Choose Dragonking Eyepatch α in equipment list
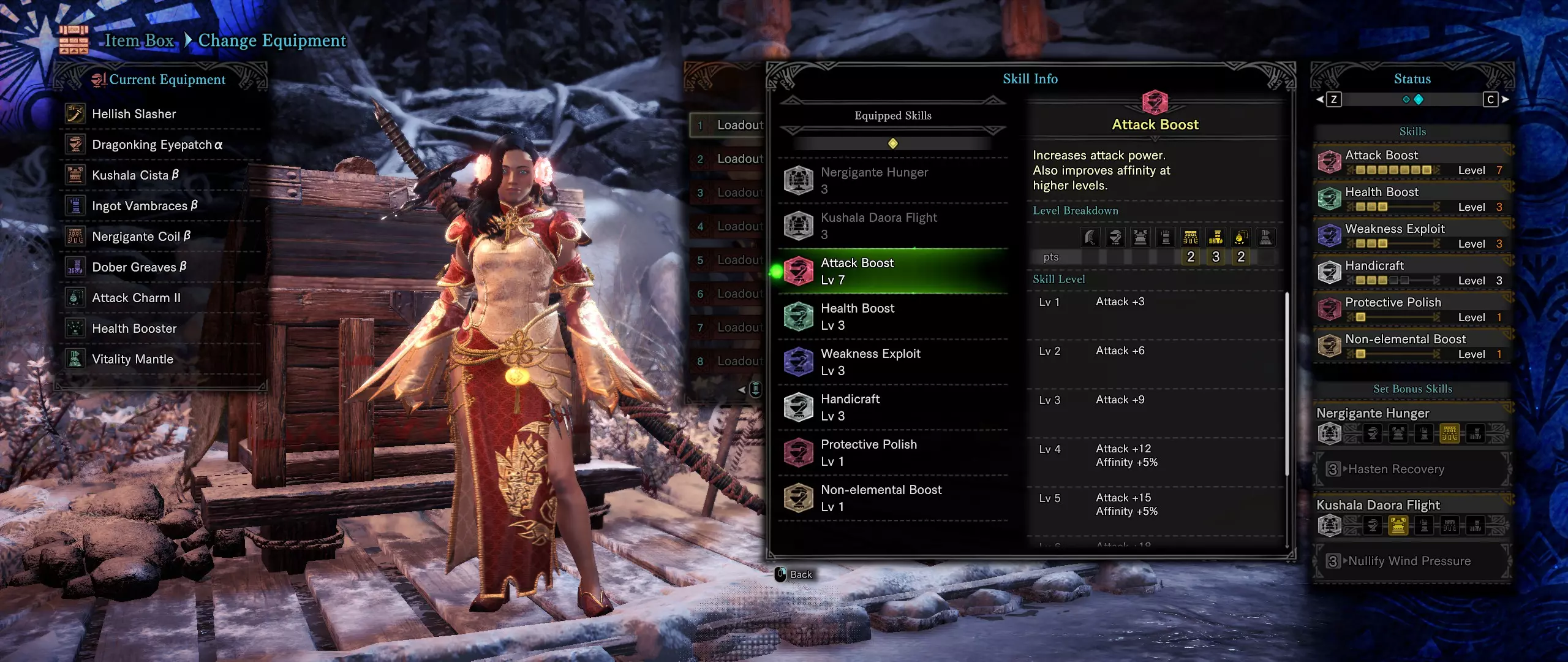The width and height of the screenshot is (1568, 662). pos(157,145)
